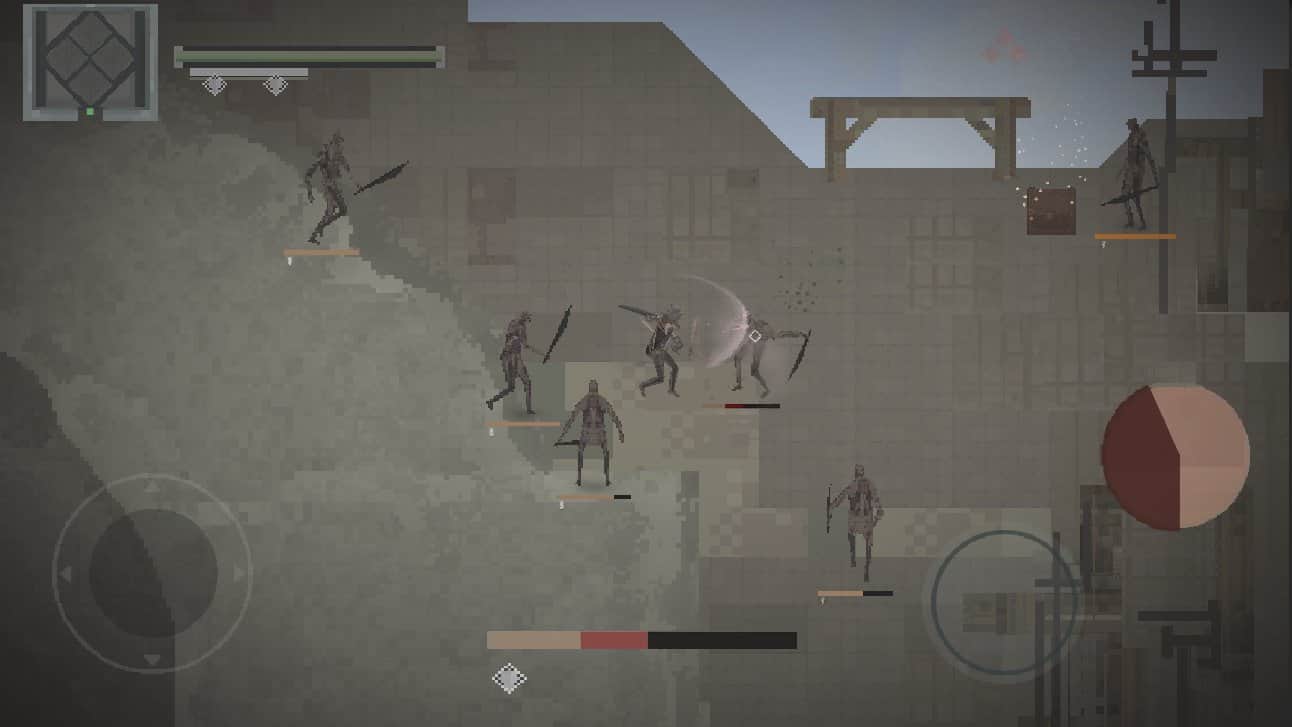Tap the green indicator under the minimap
This screenshot has width=1292, height=727.
coord(88,113)
